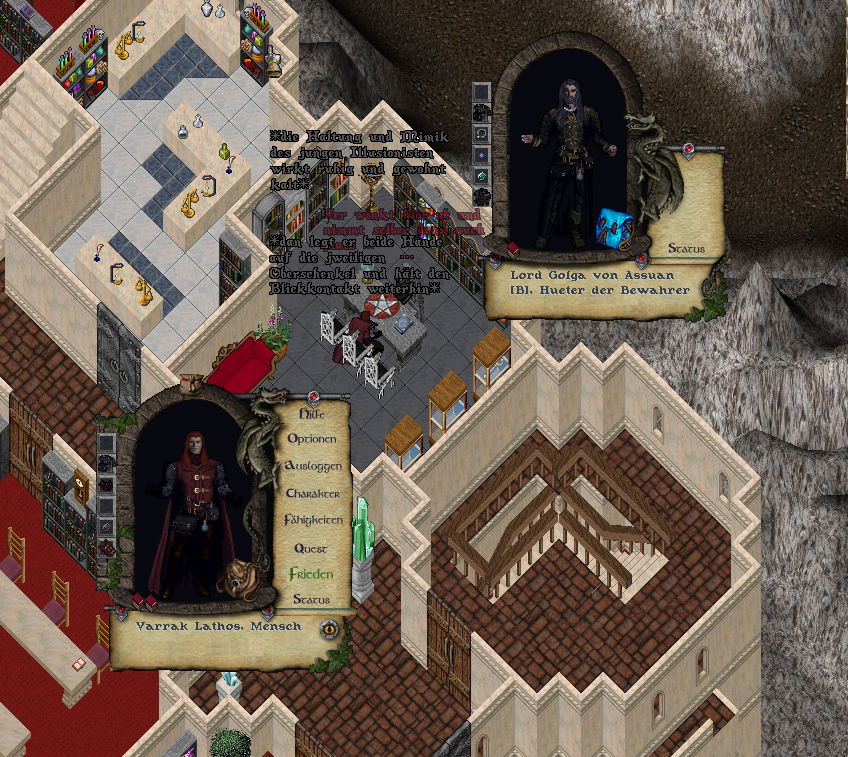Select the green gem slot on Golga's paperdoll
848x757 pixels.
481,175
